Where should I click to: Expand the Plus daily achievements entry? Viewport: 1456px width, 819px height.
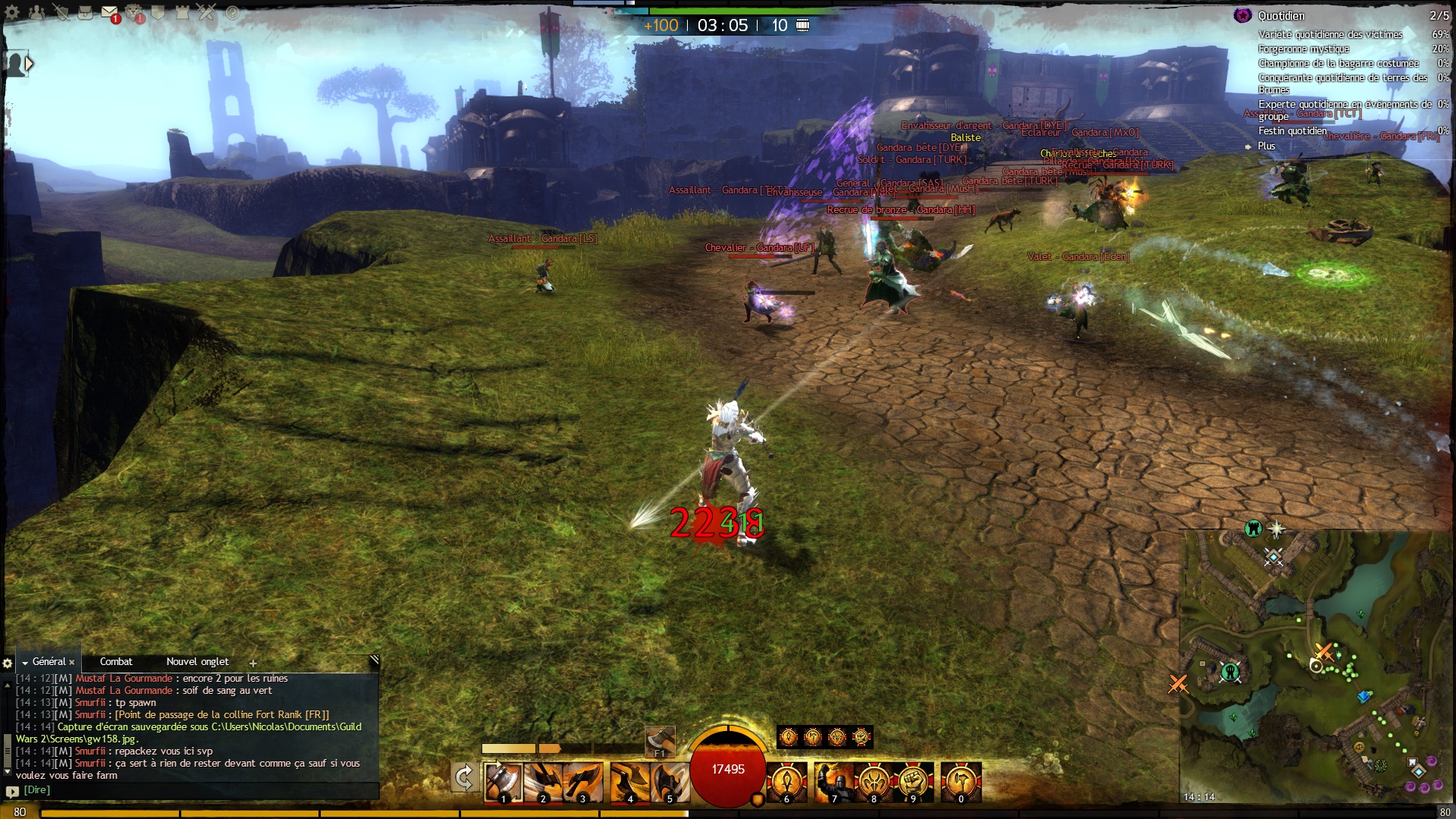[1266, 146]
